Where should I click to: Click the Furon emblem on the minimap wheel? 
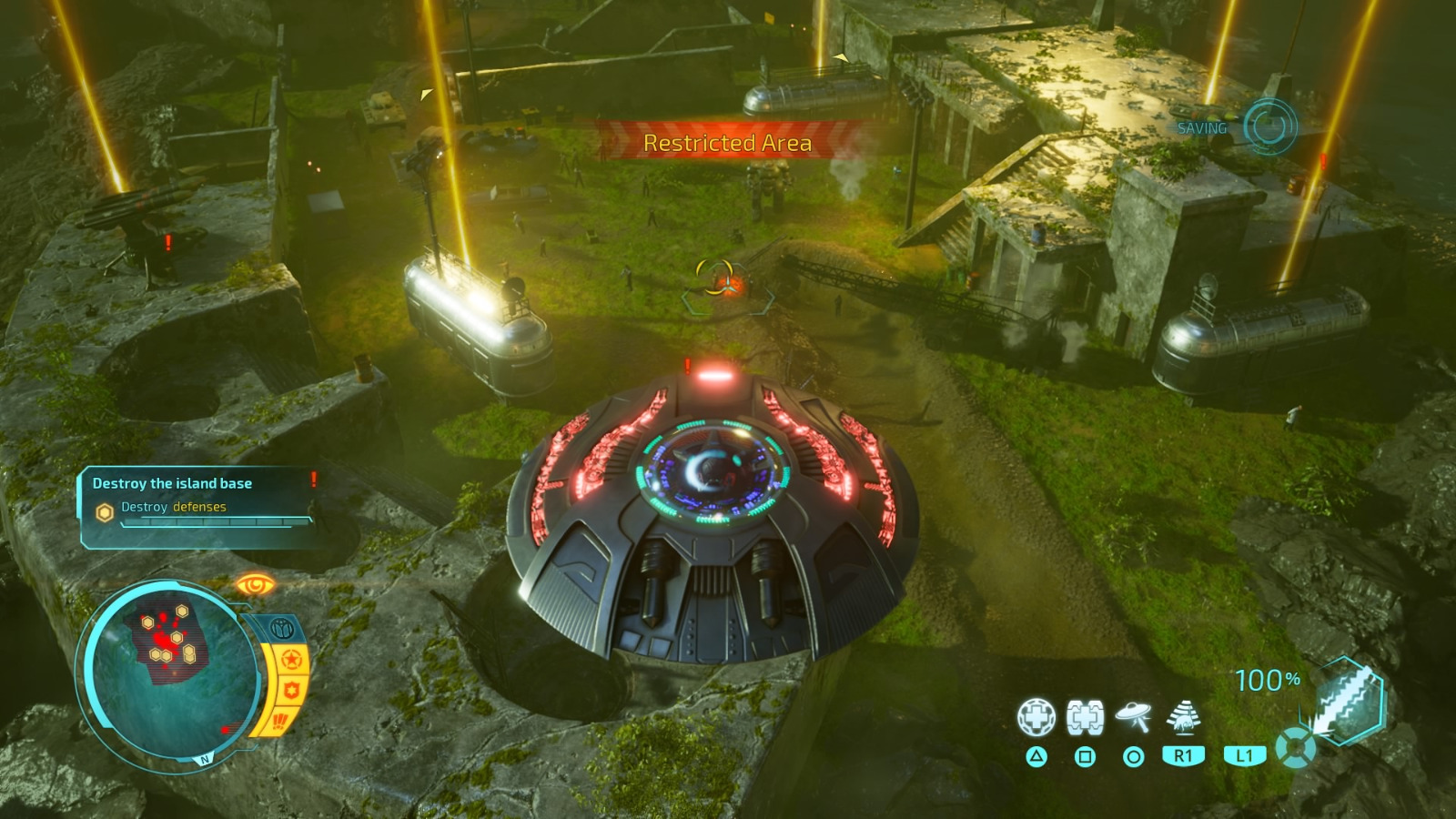[282, 627]
